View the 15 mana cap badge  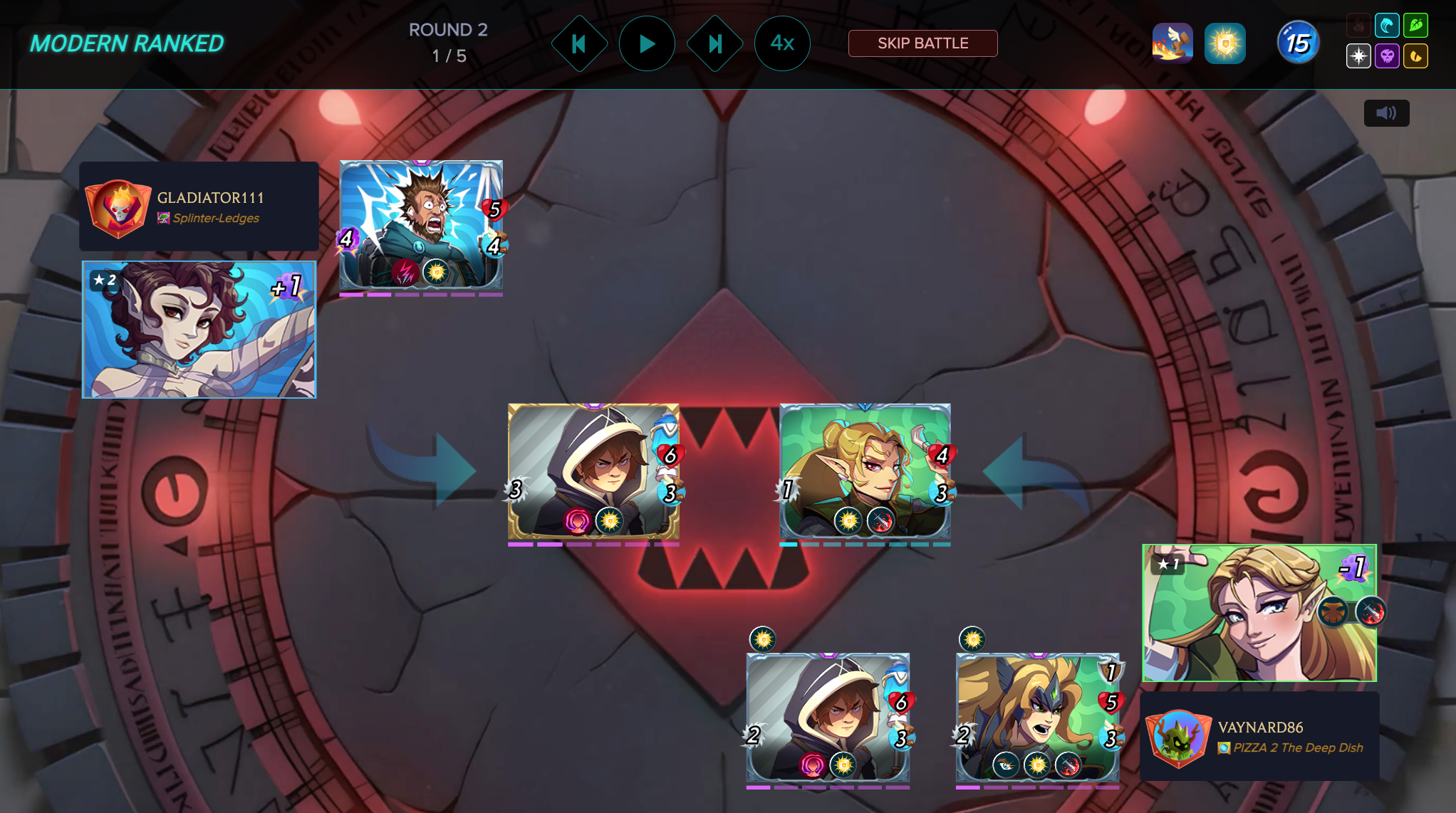[x=1297, y=43]
